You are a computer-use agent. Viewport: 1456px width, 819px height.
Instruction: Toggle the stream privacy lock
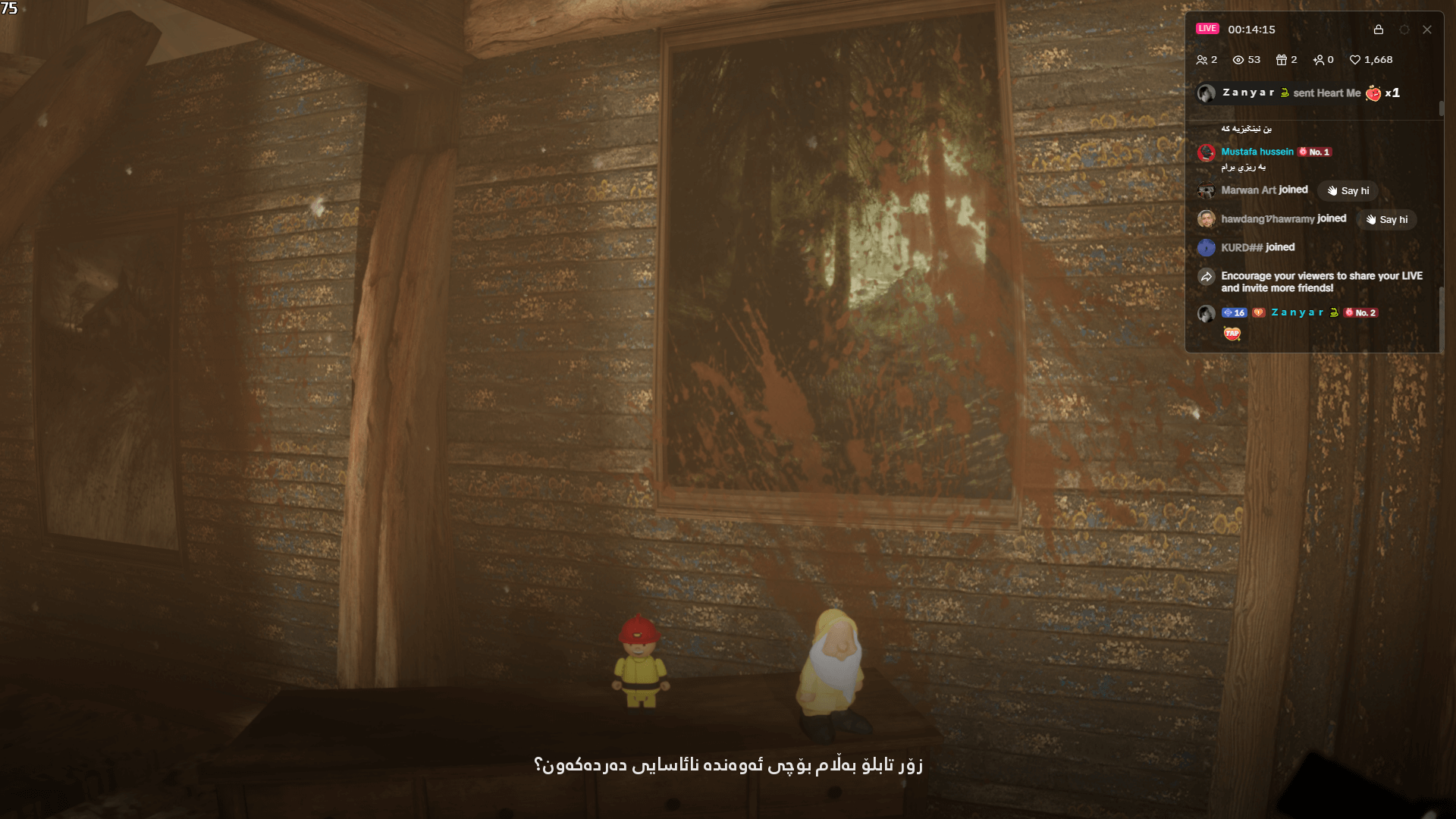pos(1379,30)
